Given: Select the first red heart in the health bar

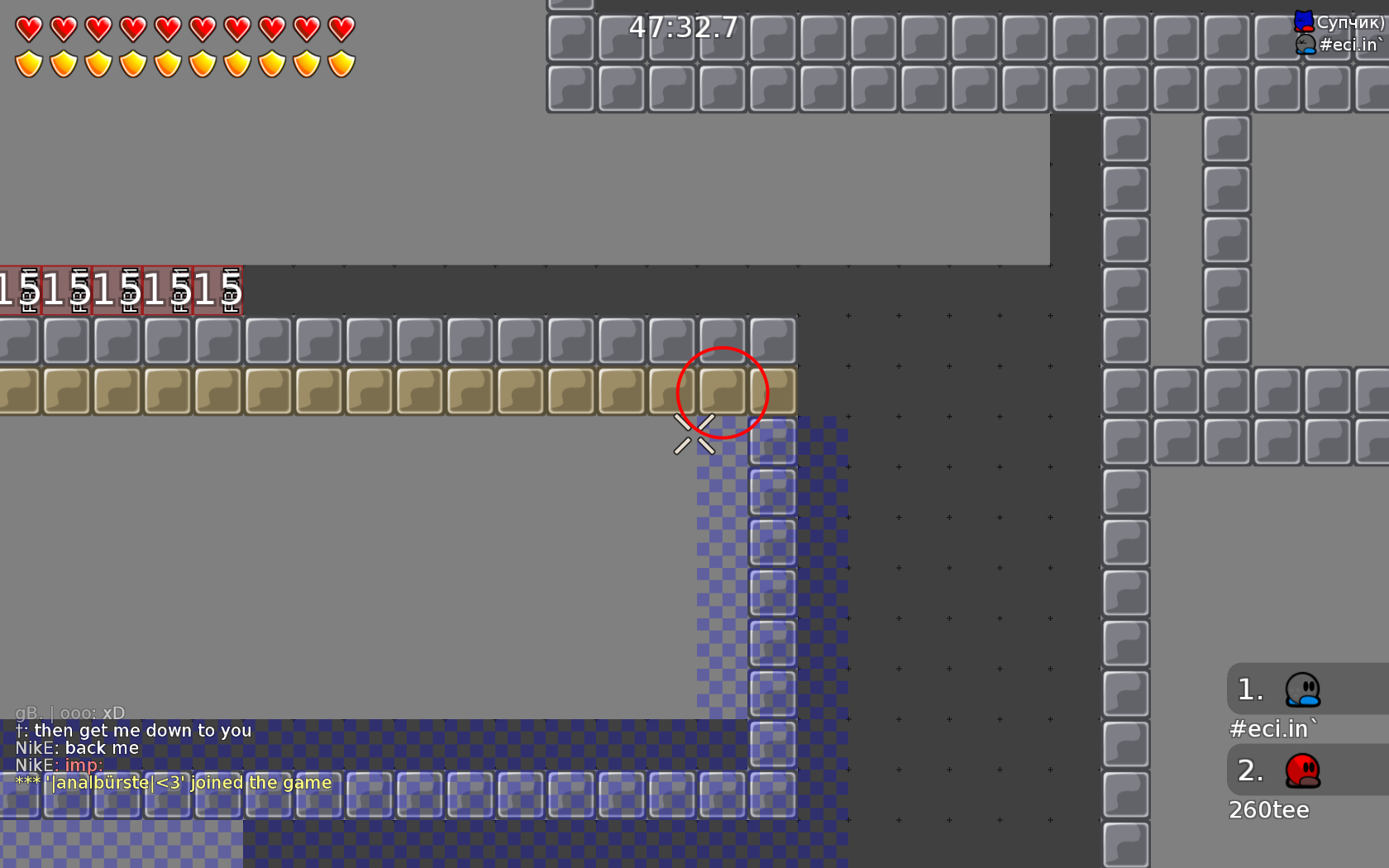Looking at the screenshot, I should [27, 29].
